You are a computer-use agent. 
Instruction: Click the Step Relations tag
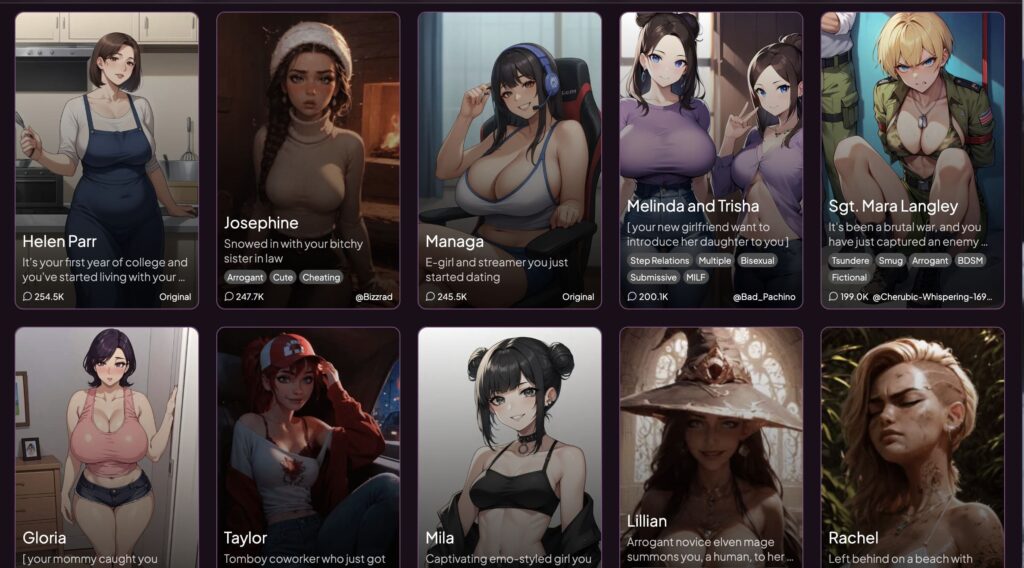tap(659, 260)
